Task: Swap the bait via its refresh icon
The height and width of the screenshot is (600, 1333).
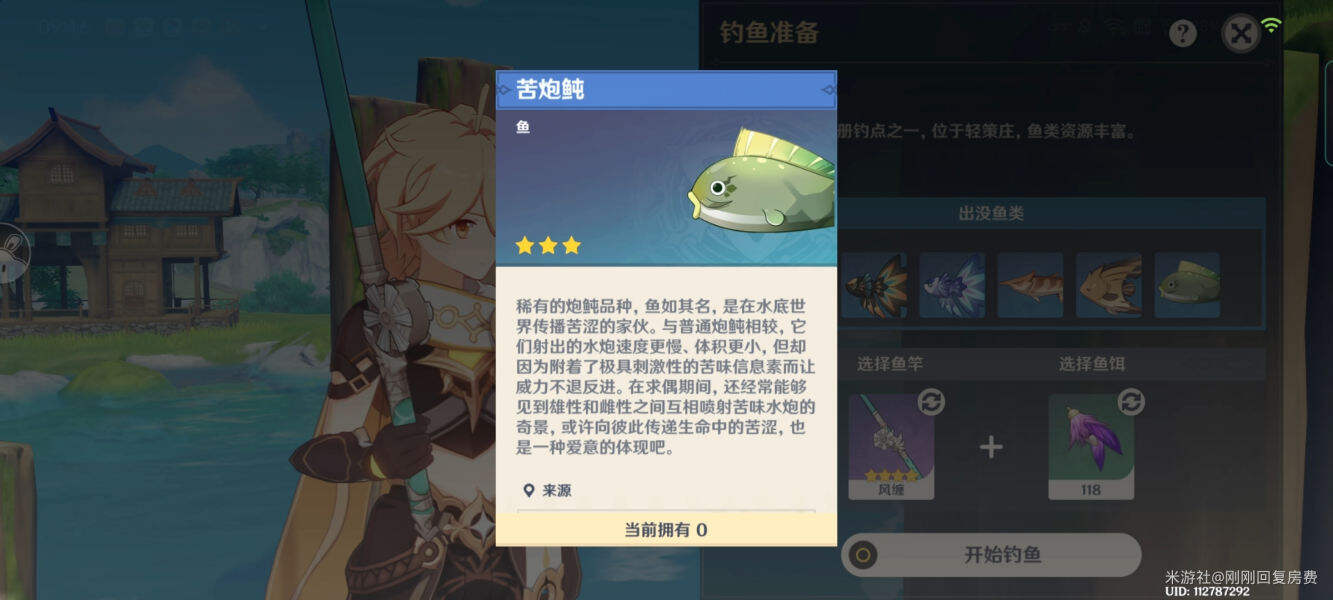Action: pos(1131,402)
